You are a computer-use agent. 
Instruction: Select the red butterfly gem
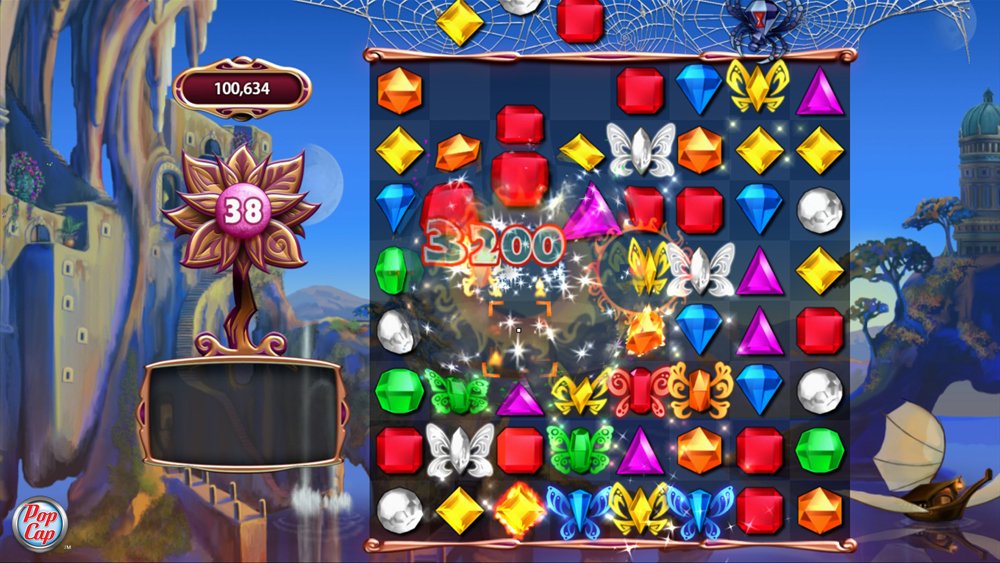tap(640, 390)
